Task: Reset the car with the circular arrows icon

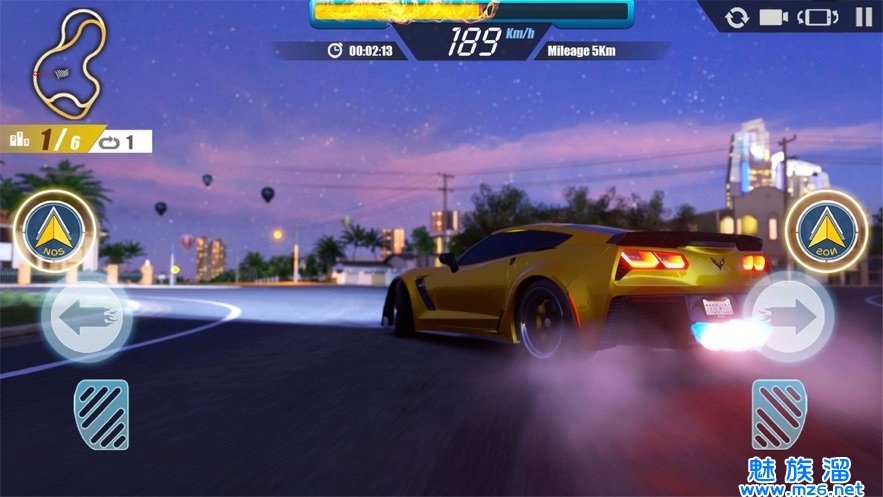Action: tap(737, 17)
